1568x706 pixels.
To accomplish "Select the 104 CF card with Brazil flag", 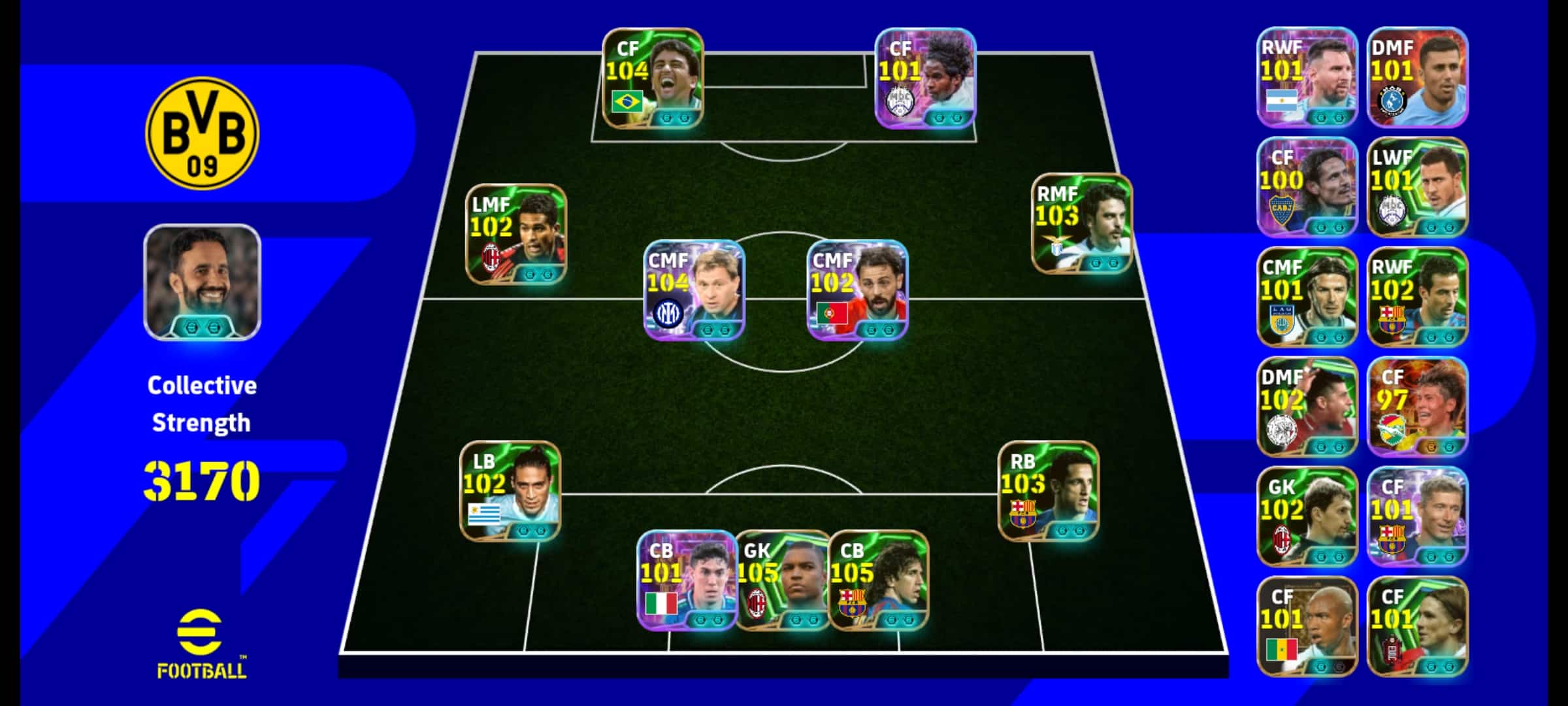I will (653, 78).
